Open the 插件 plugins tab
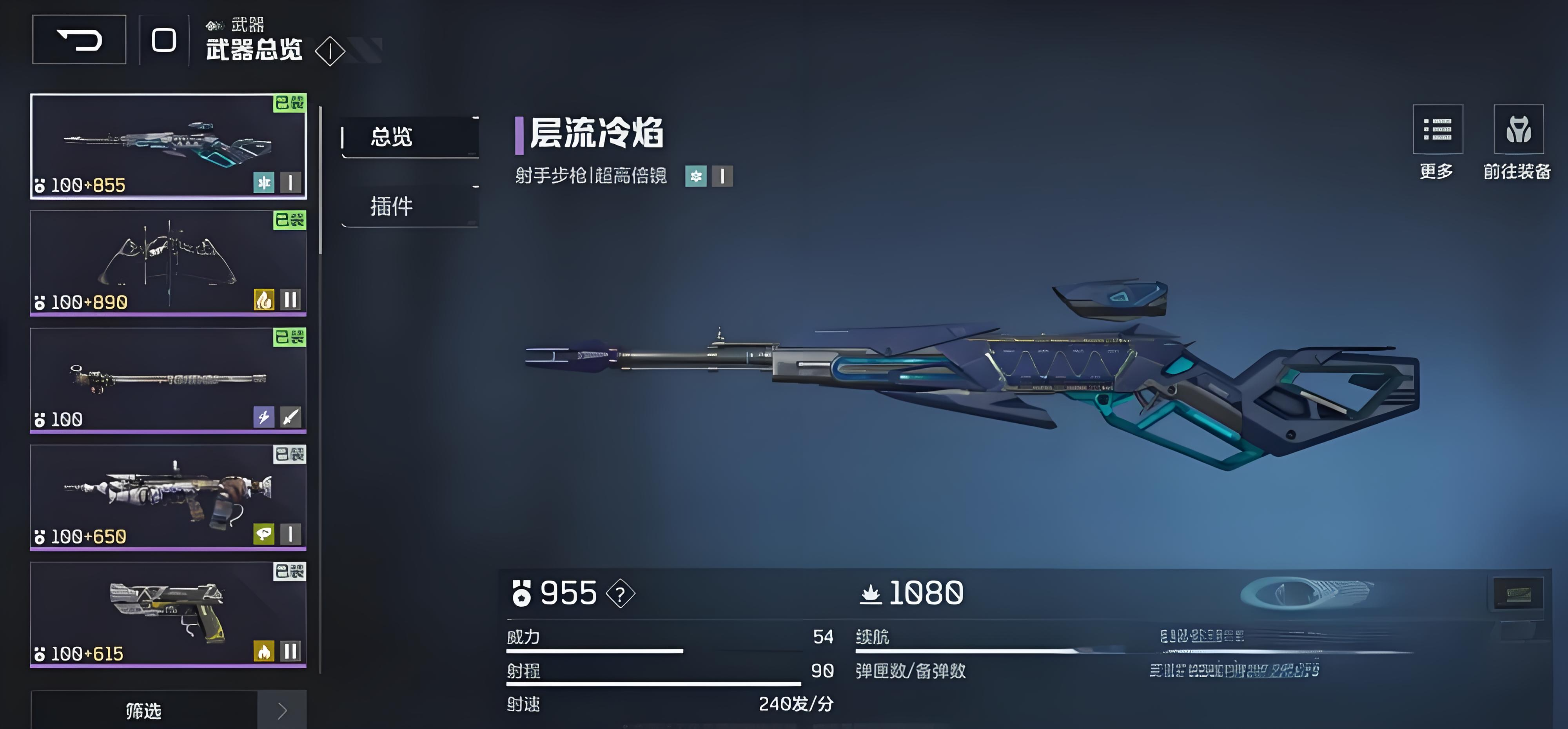The width and height of the screenshot is (1568, 729). tap(410, 206)
